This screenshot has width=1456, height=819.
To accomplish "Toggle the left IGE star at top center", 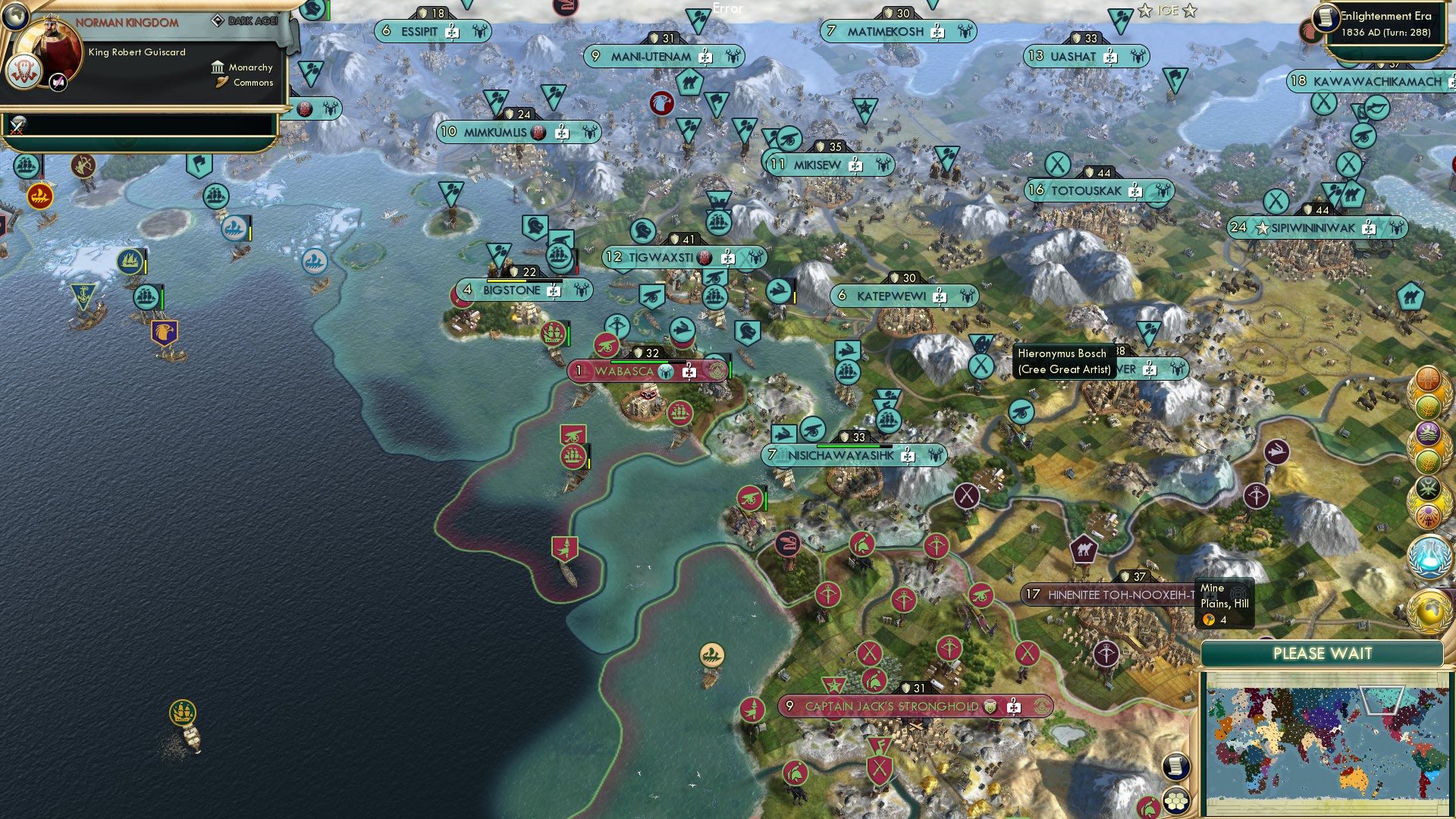I will pos(1145,10).
